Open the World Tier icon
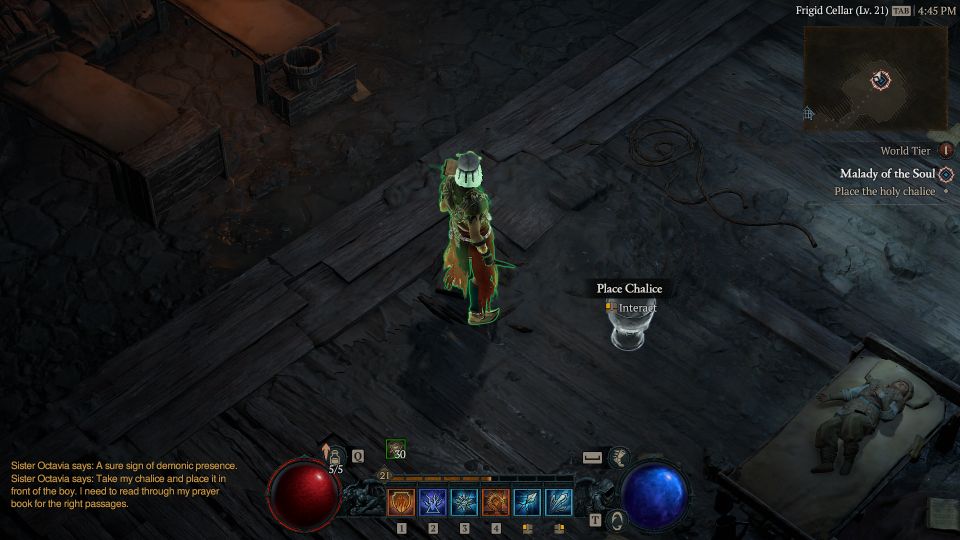Viewport: 960px width, 540px height. tap(945, 150)
